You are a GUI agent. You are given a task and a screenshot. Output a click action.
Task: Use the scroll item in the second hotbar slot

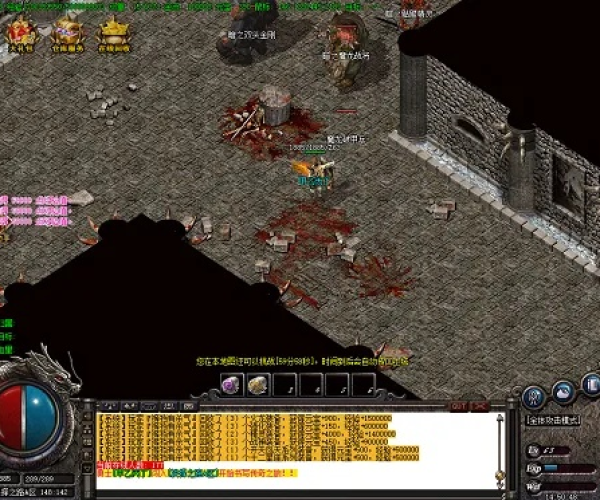click(258, 384)
